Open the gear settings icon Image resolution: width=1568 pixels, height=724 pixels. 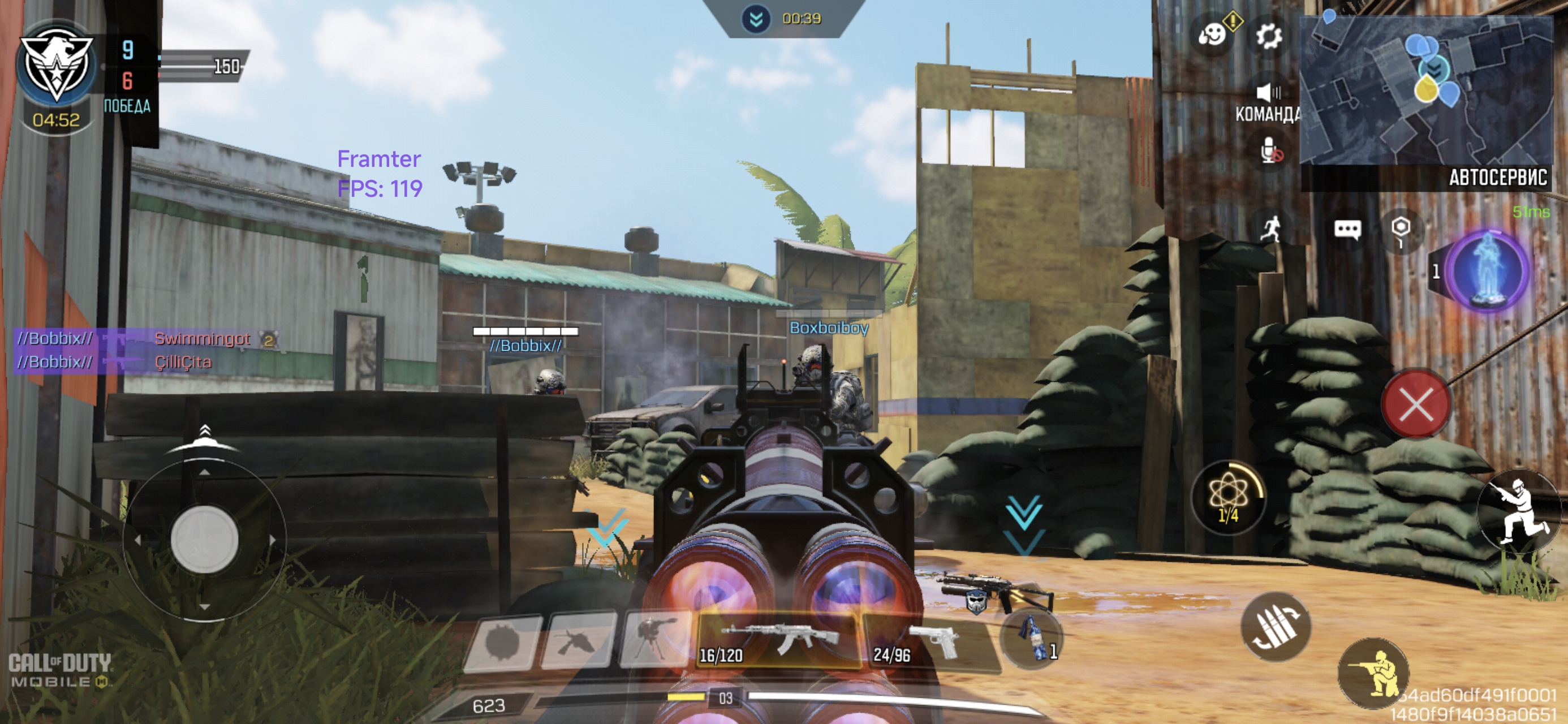[x=1269, y=36]
